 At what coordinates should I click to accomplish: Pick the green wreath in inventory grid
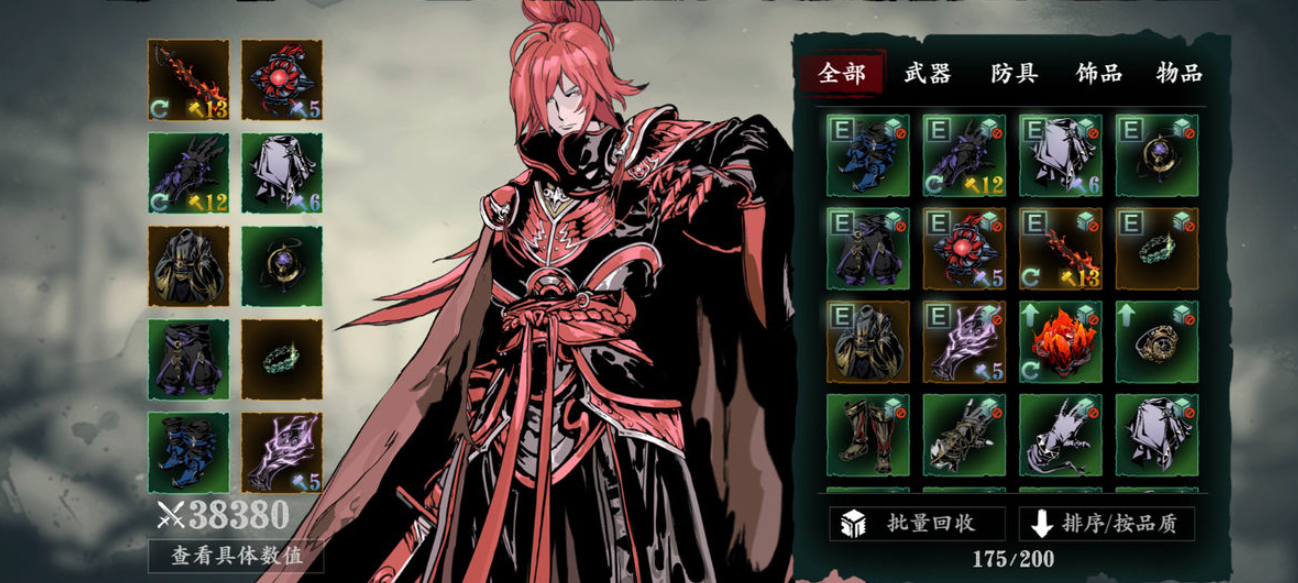click(1156, 249)
